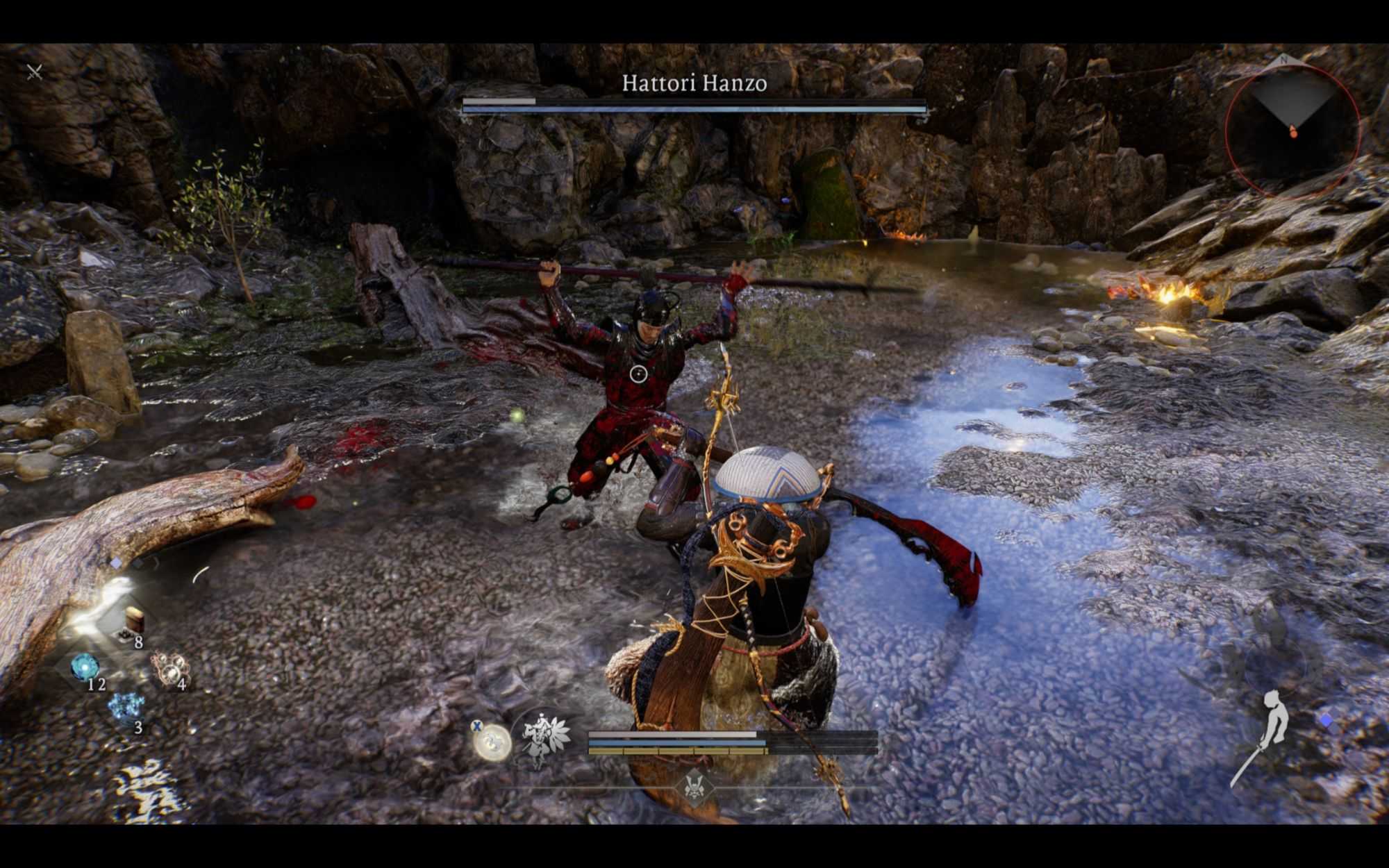Image resolution: width=1389 pixels, height=868 pixels.
Task: Click the lock-on reticle on Hattori Hanzo
Action: point(638,374)
